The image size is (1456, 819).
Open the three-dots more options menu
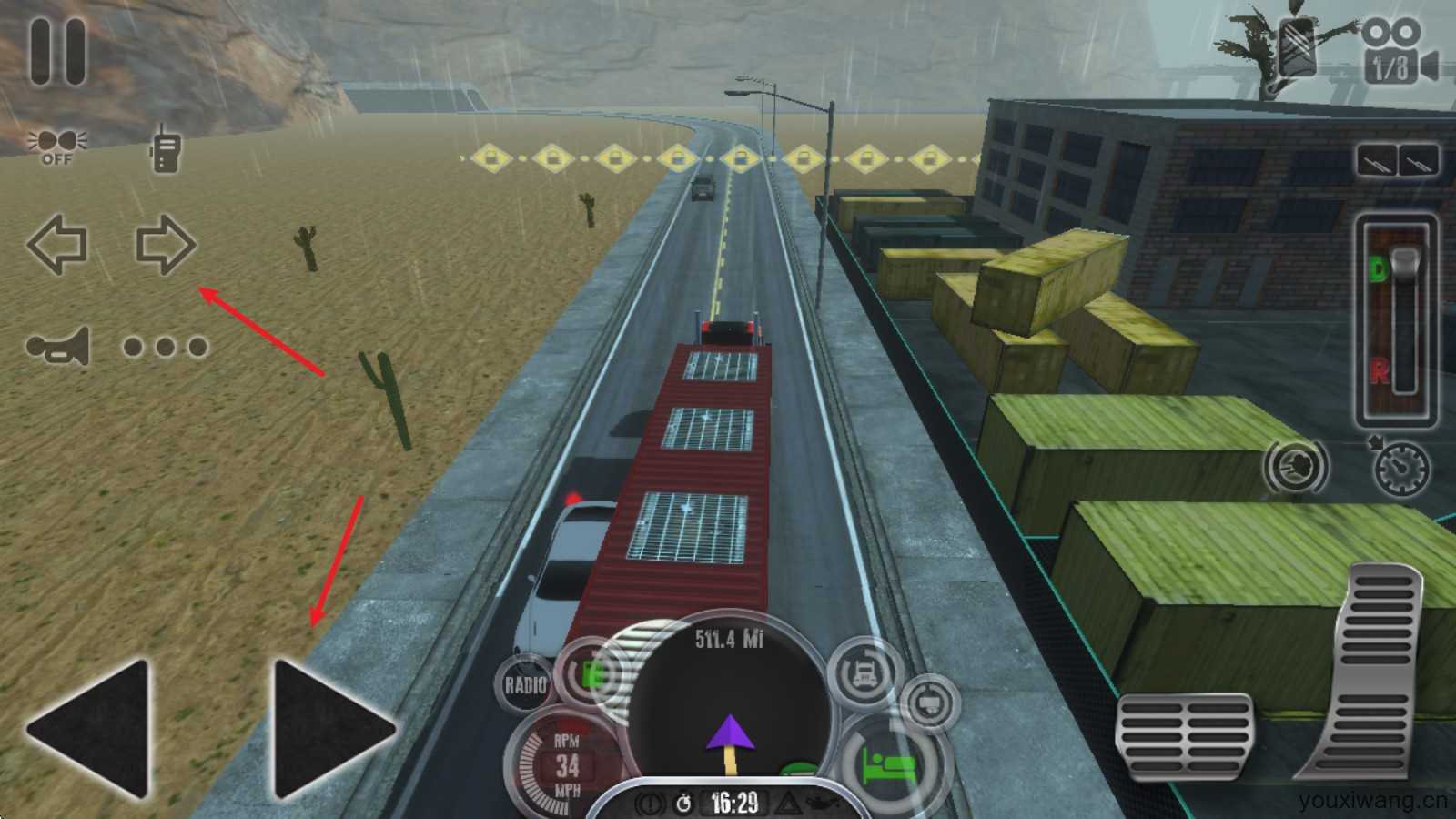tap(166, 347)
